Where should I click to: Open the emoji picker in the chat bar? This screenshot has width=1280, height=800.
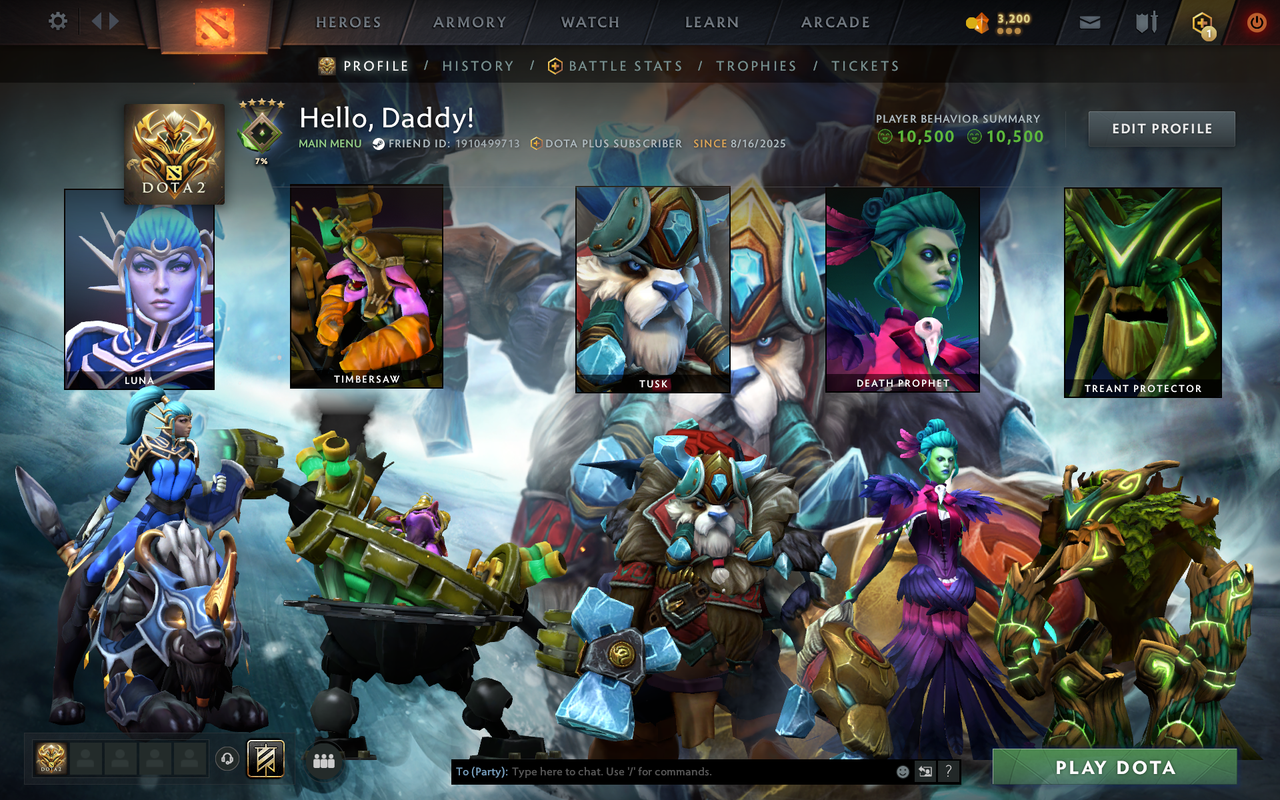click(x=903, y=771)
